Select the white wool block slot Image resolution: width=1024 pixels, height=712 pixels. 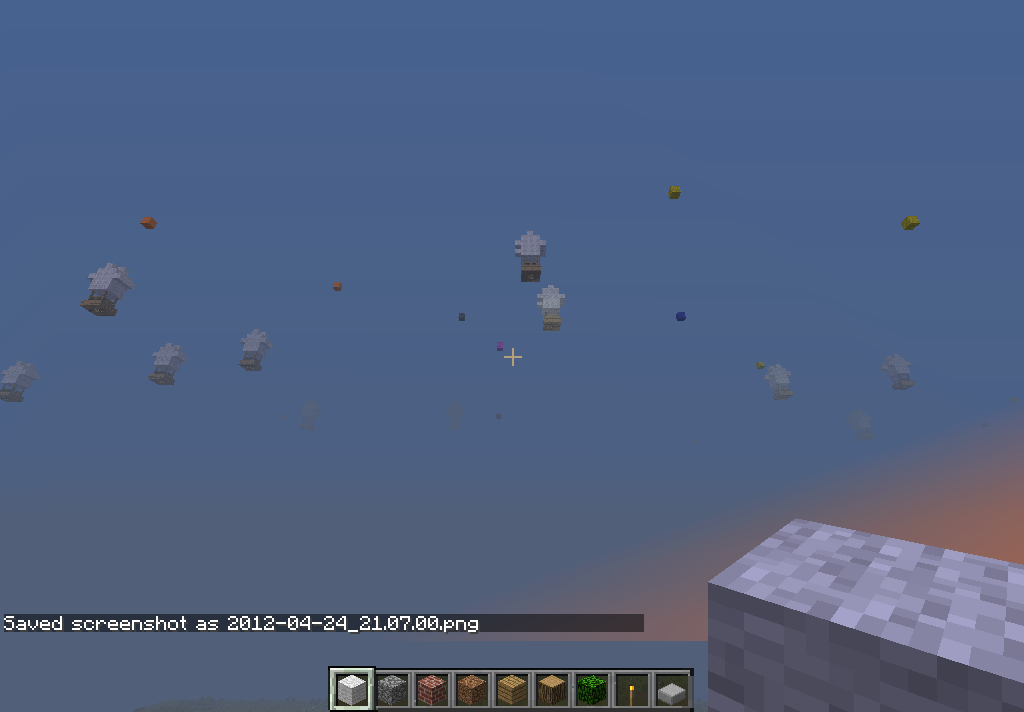point(352,689)
